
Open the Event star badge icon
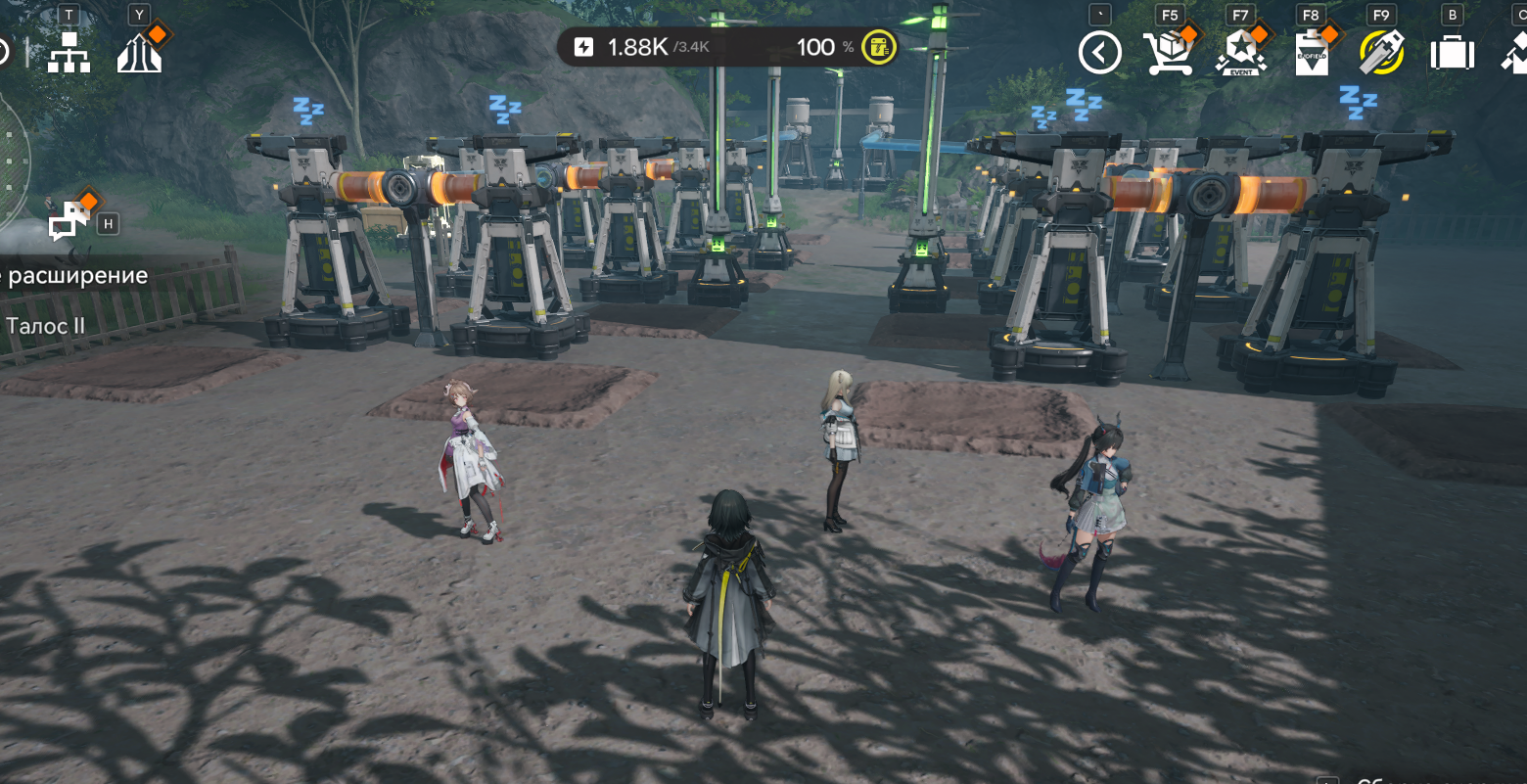coord(1240,52)
